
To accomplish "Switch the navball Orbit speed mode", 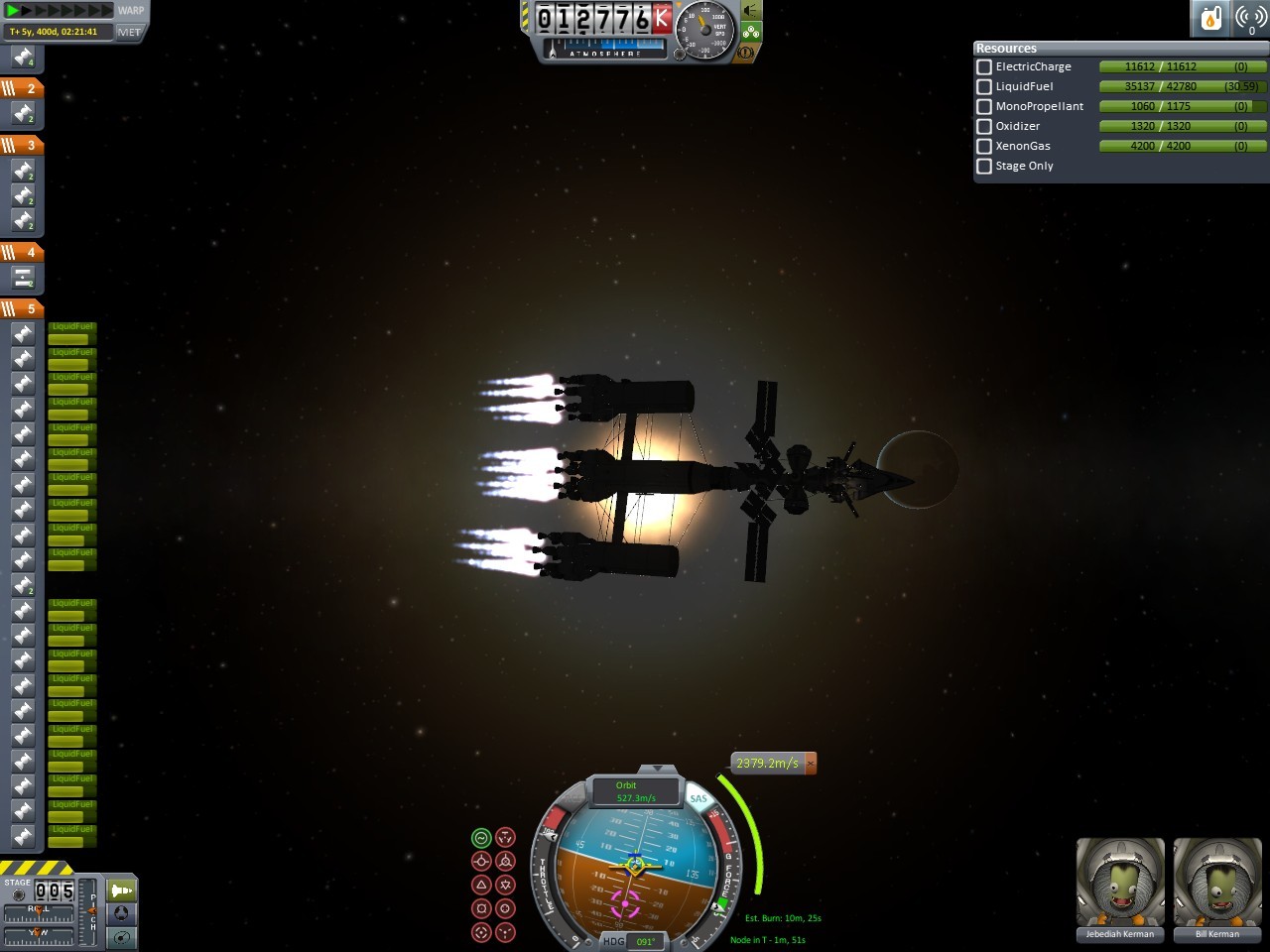I will (635, 791).
